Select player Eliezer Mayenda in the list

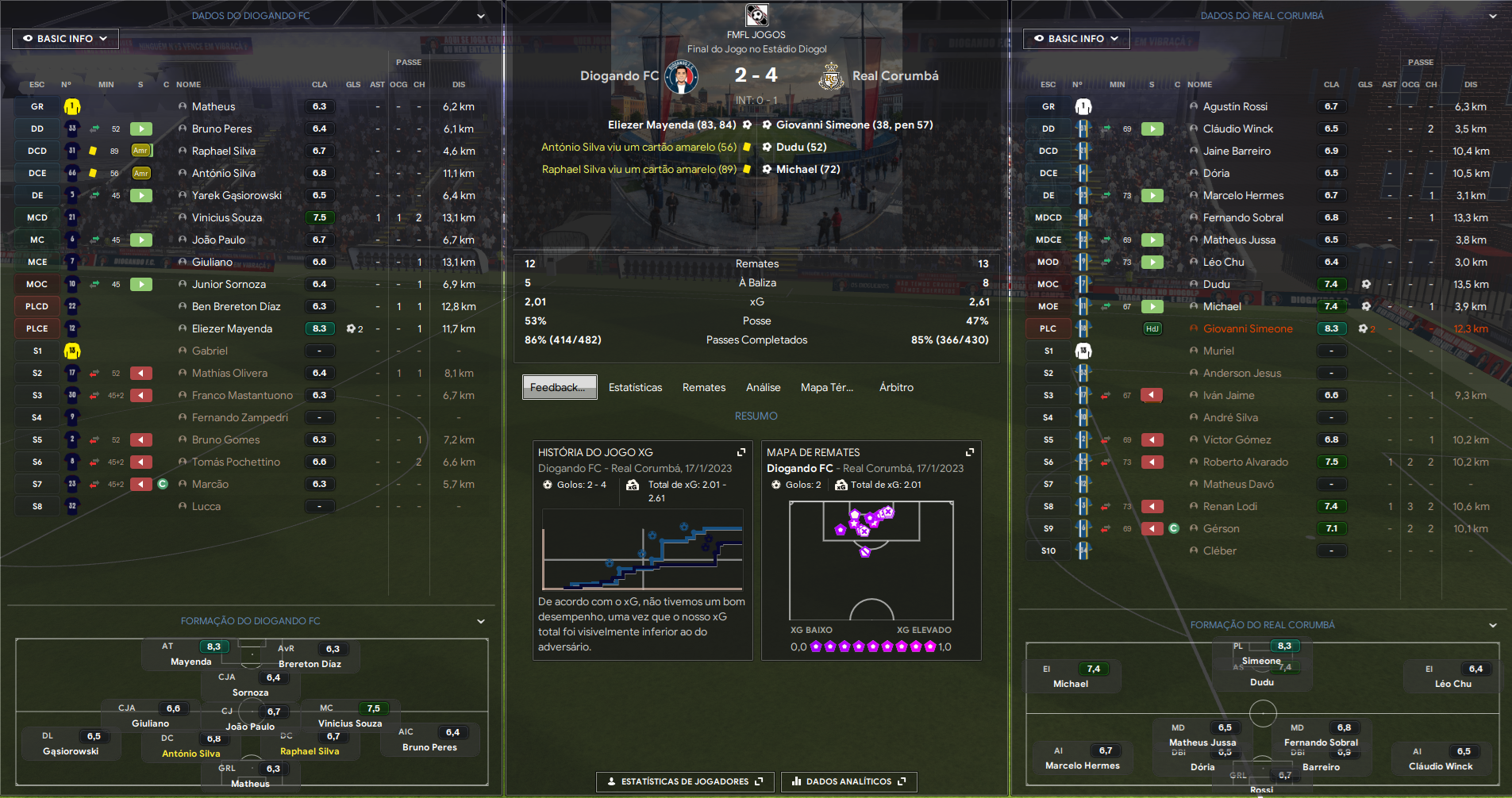232,328
